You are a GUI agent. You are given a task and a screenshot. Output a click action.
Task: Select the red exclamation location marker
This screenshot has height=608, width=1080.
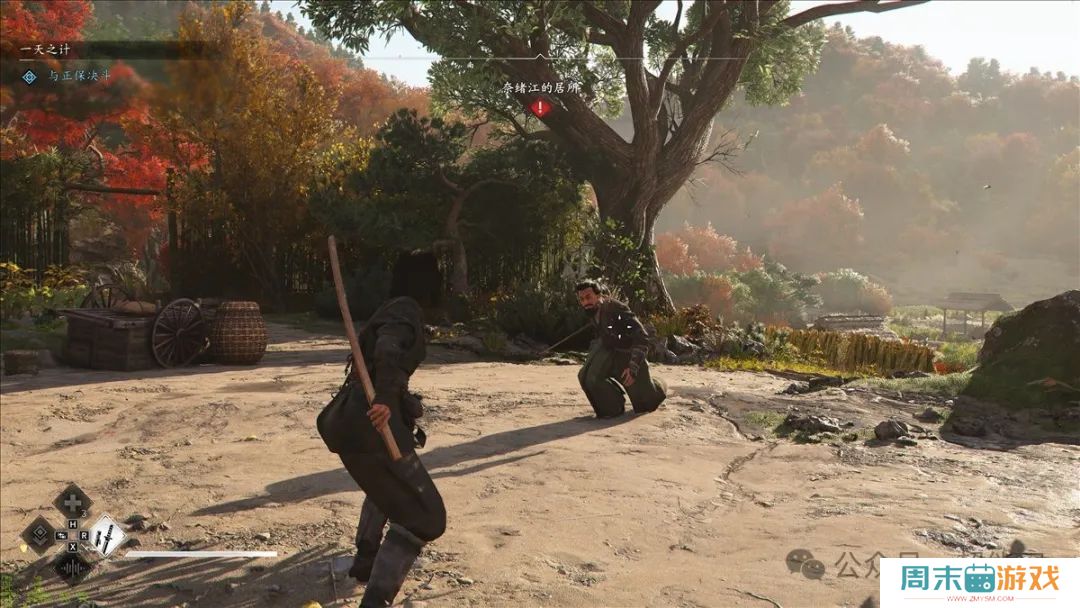[540, 107]
